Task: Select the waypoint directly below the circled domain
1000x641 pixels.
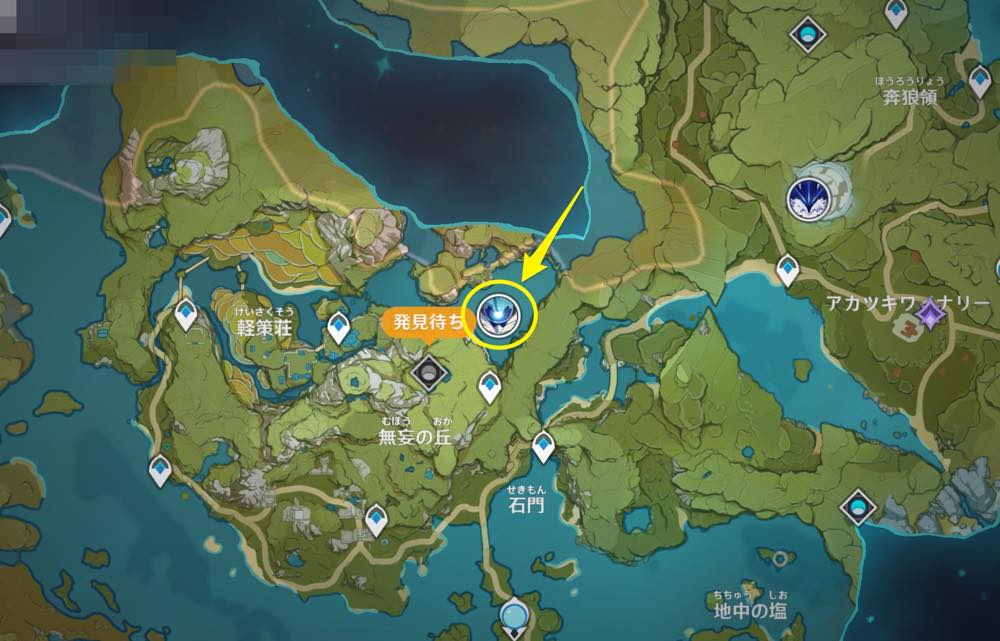Action: pos(489,384)
